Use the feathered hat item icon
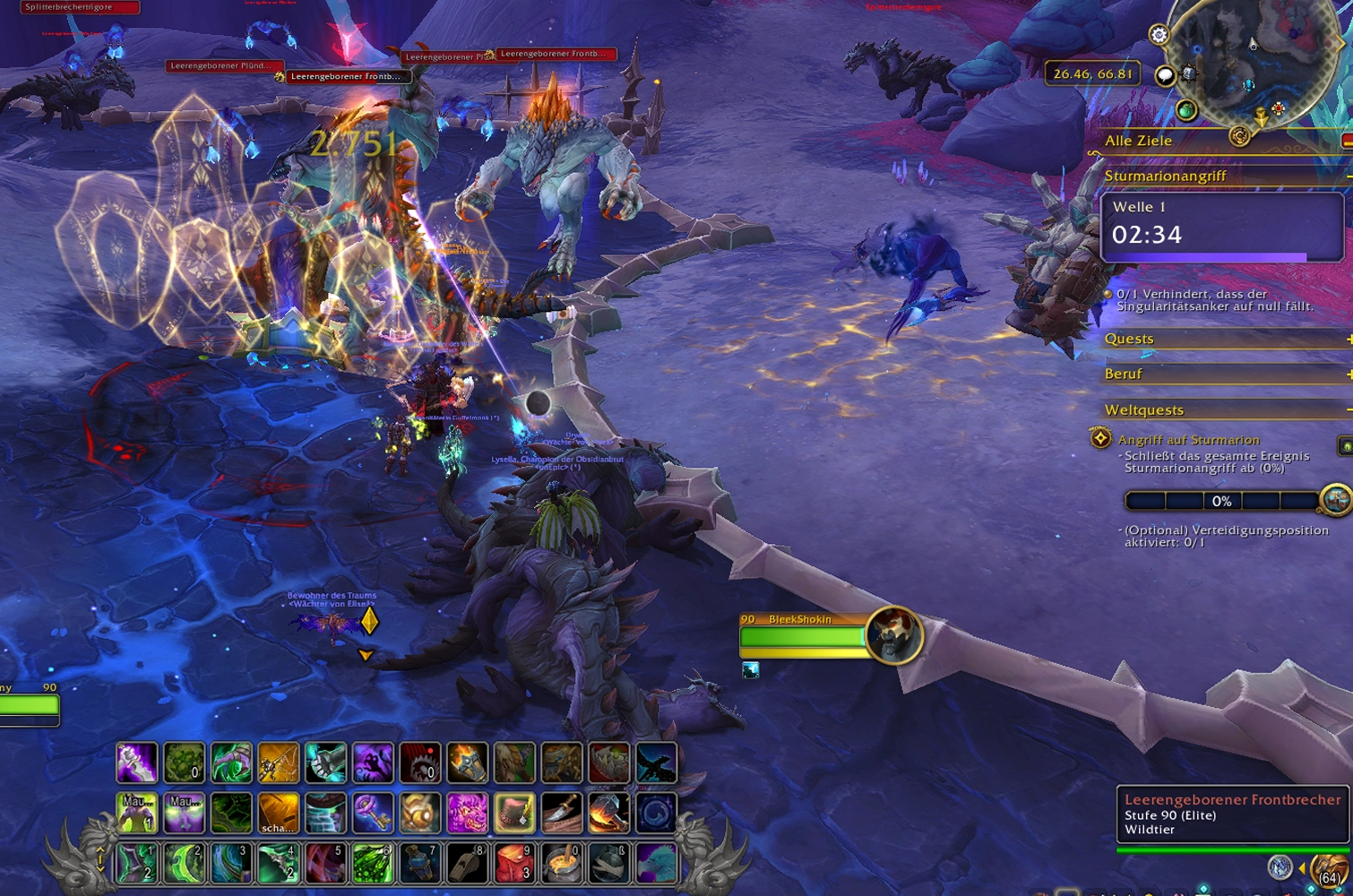1353x896 pixels. click(514, 813)
